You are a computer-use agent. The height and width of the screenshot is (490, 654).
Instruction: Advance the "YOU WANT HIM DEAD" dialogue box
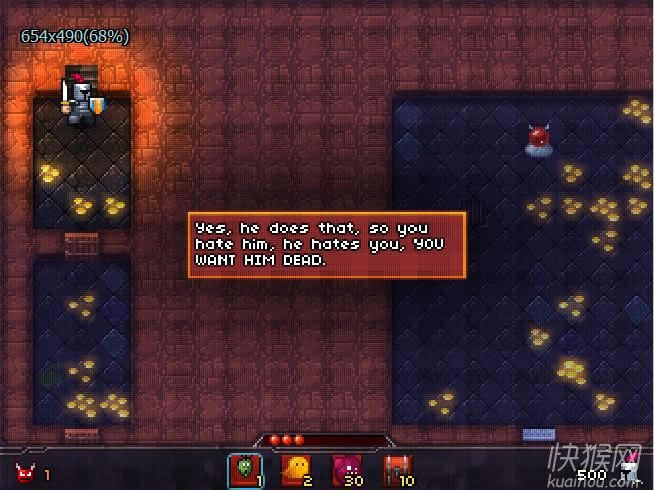(x=327, y=244)
